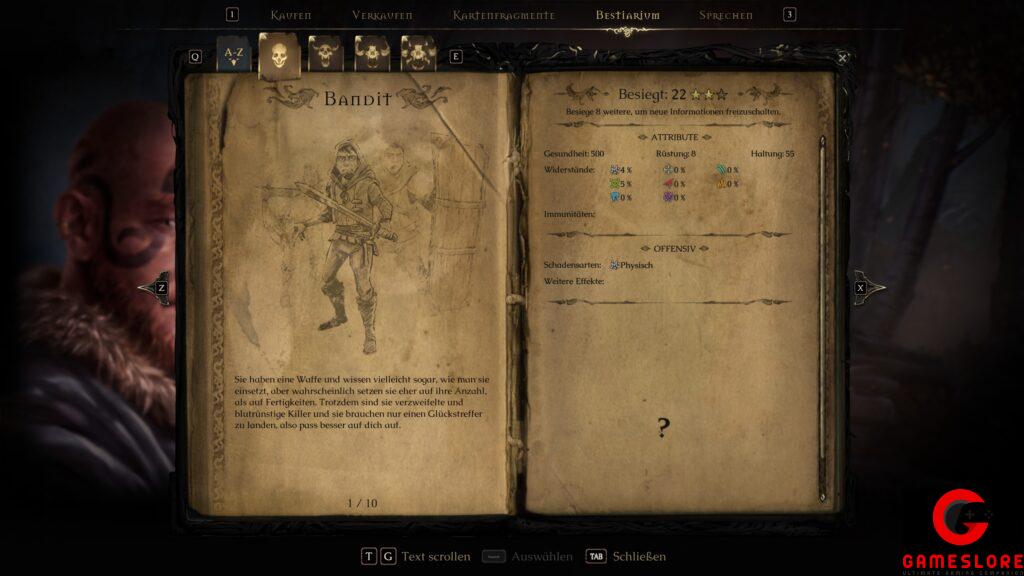Click the Gameslore watermark logo

[x=960, y=532]
